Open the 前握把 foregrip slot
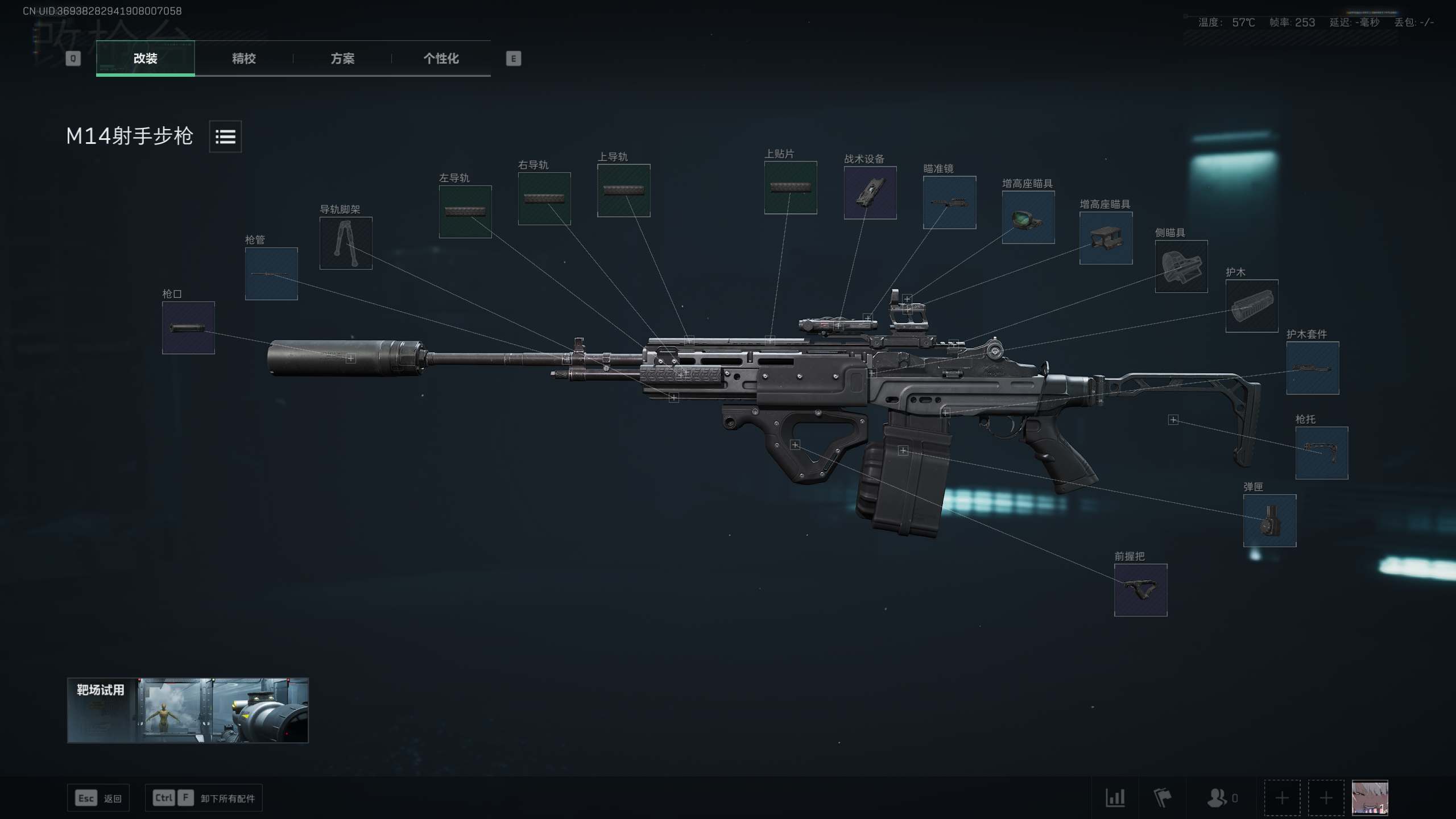Screen dimensions: 1456x819 (1140, 590)
